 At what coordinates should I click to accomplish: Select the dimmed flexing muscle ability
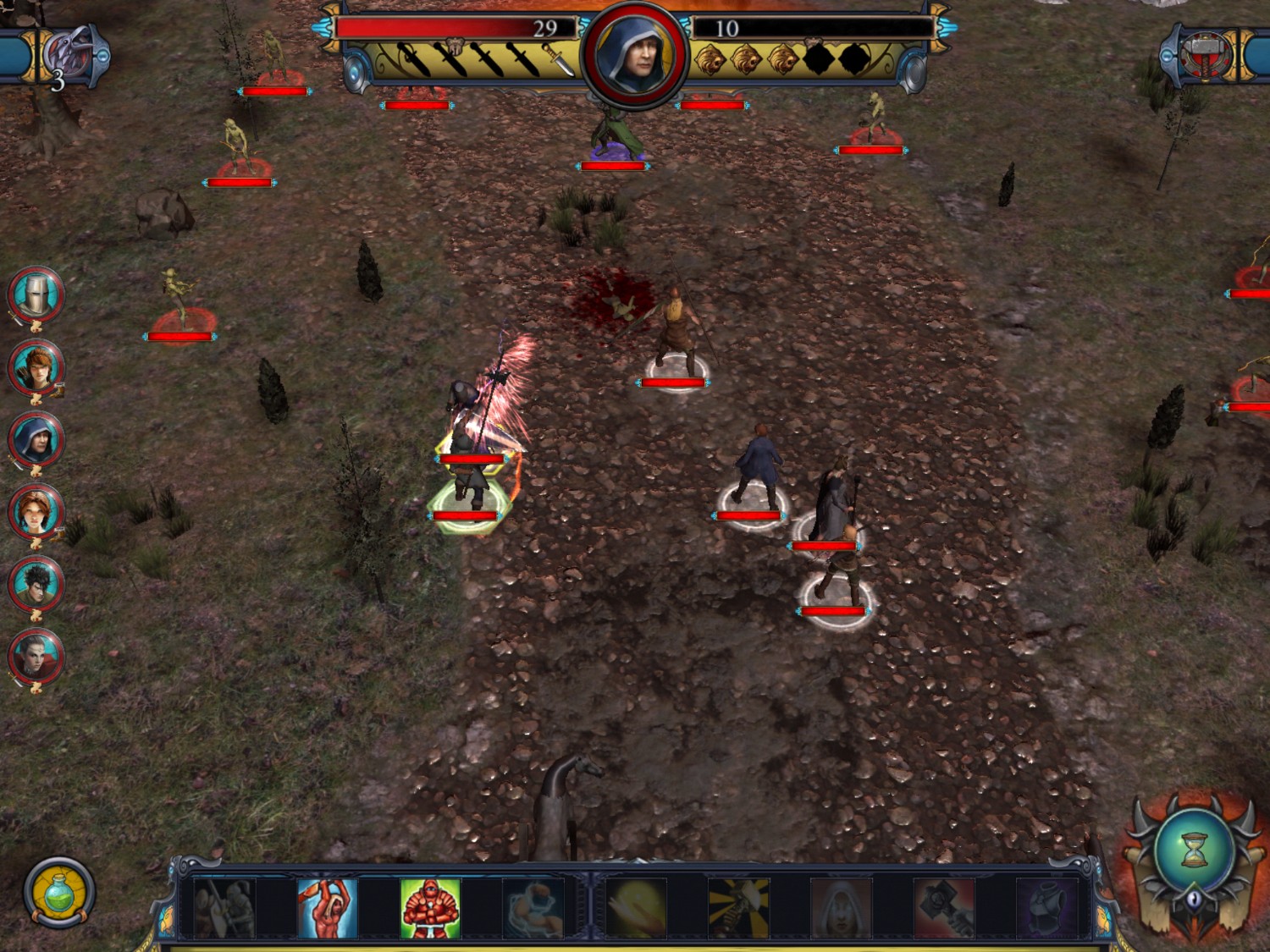pyautogui.click(x=533, y=909)
